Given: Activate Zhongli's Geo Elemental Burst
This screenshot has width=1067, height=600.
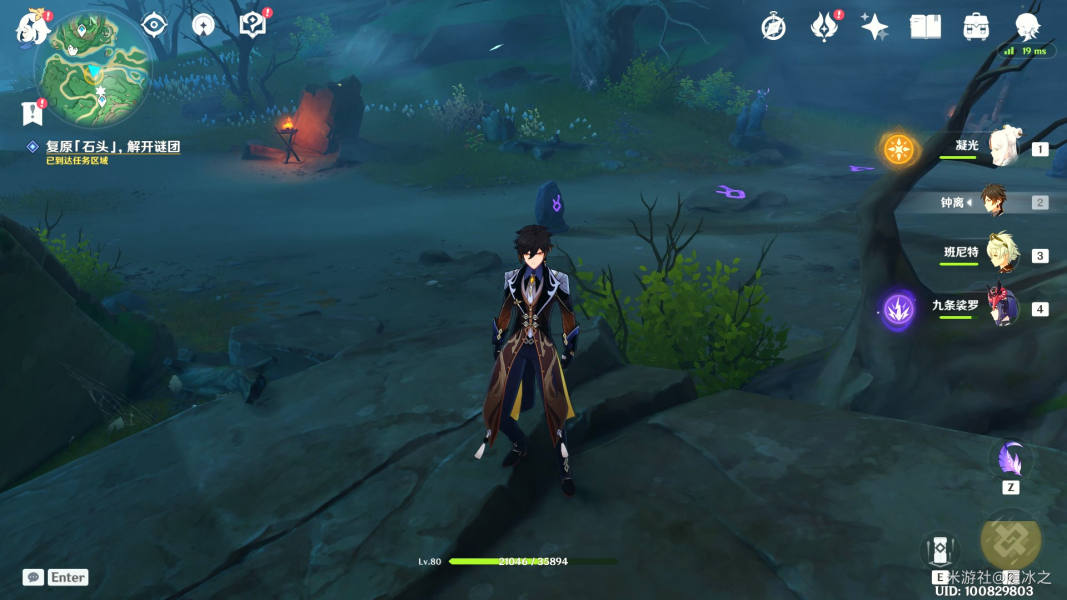Looking at the screenshot, I should pyautogui.click(x=1011, y=538).
